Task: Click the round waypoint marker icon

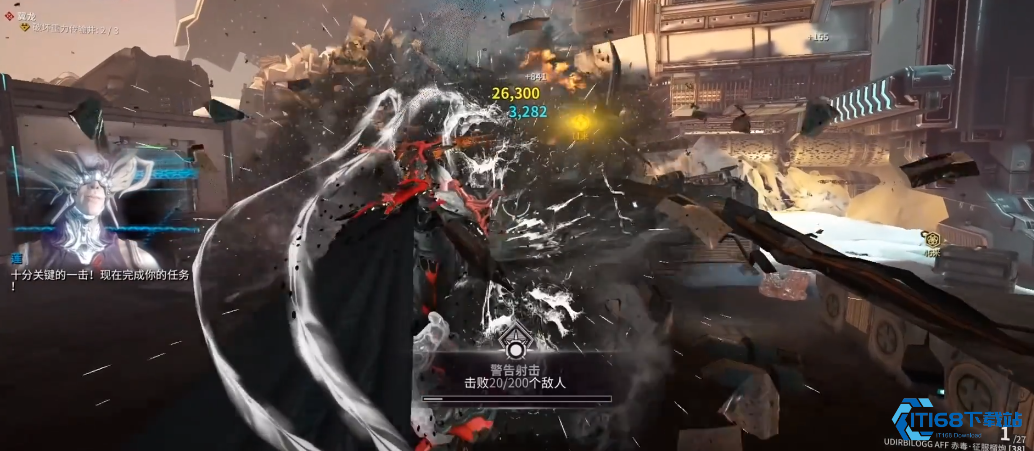Action: (x=931, y=239)
